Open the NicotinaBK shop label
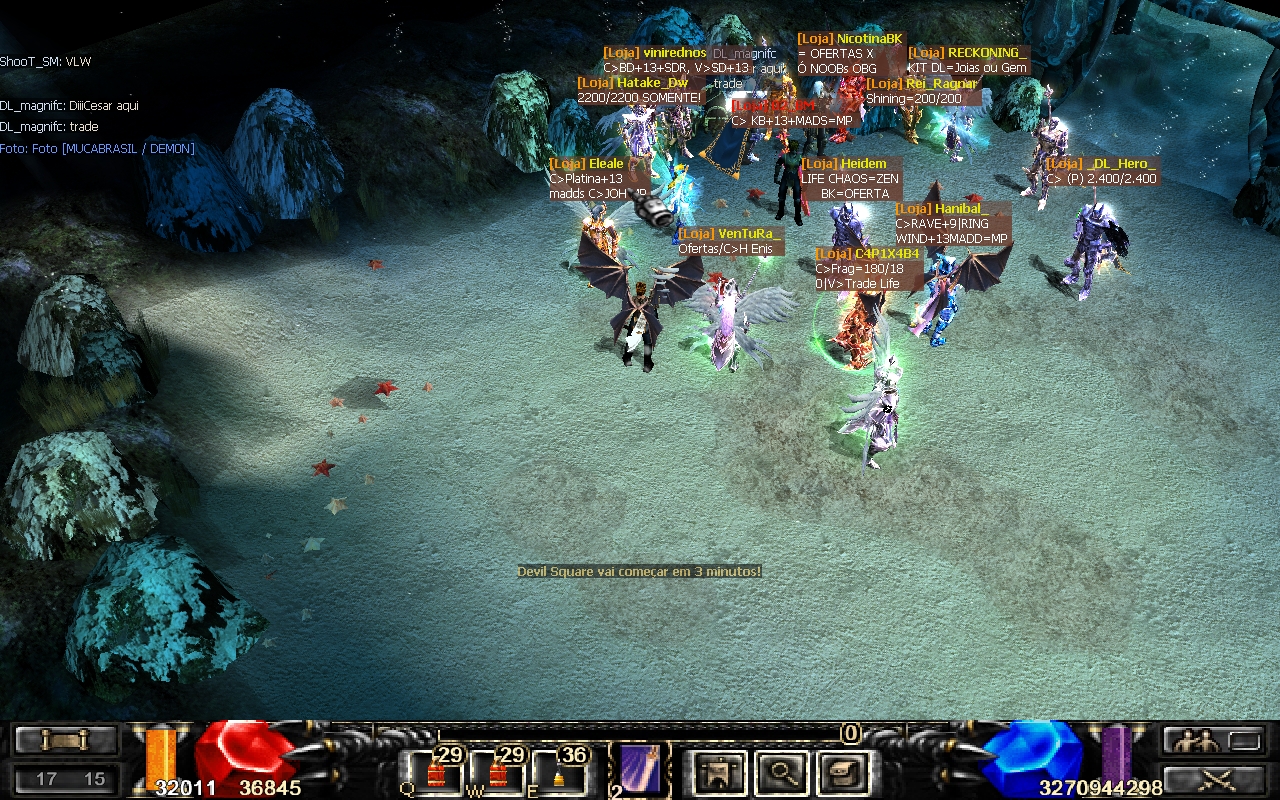1280x800 pixels. [x=850, y=39]
